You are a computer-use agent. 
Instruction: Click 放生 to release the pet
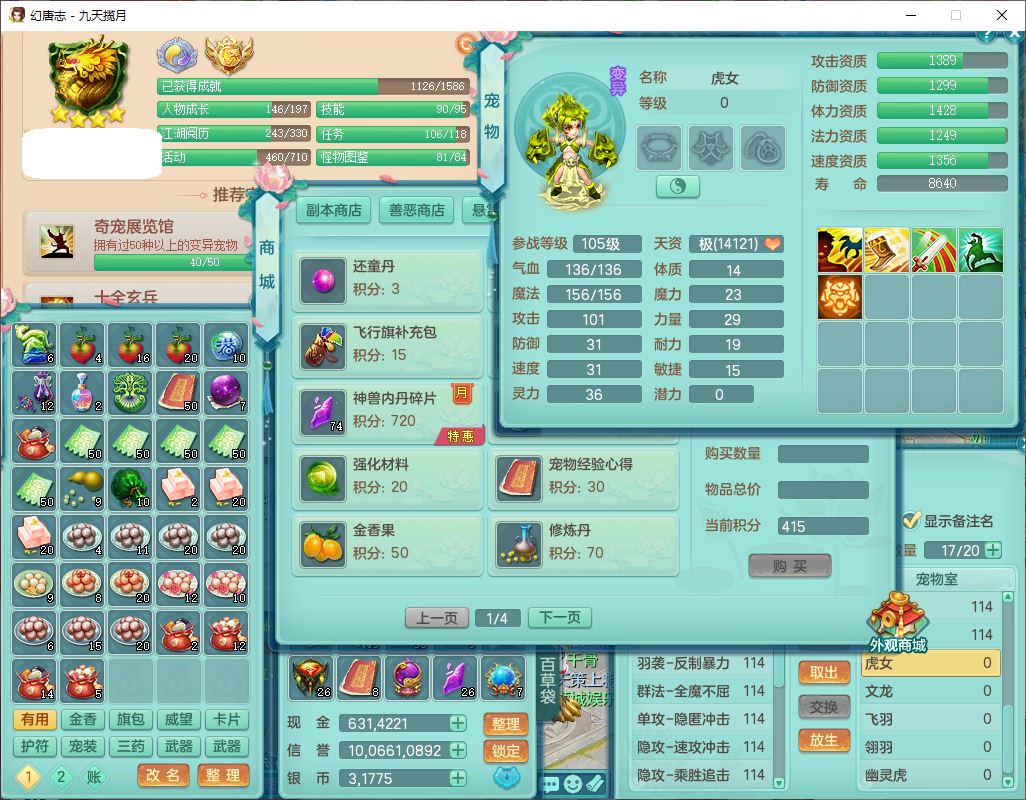click(x=824, y=740)
